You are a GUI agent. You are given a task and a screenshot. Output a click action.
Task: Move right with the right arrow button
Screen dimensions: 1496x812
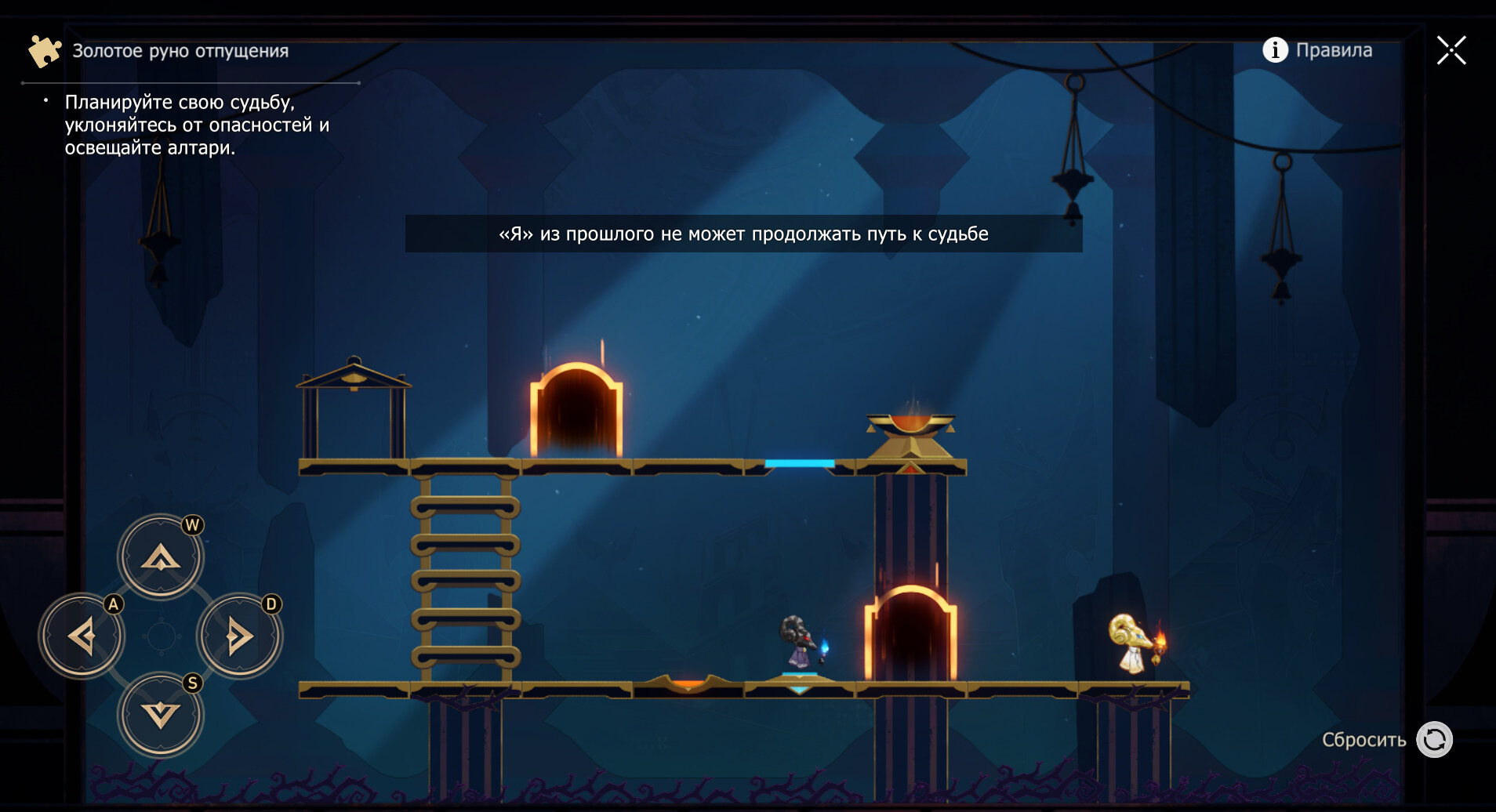click(239, 636)
